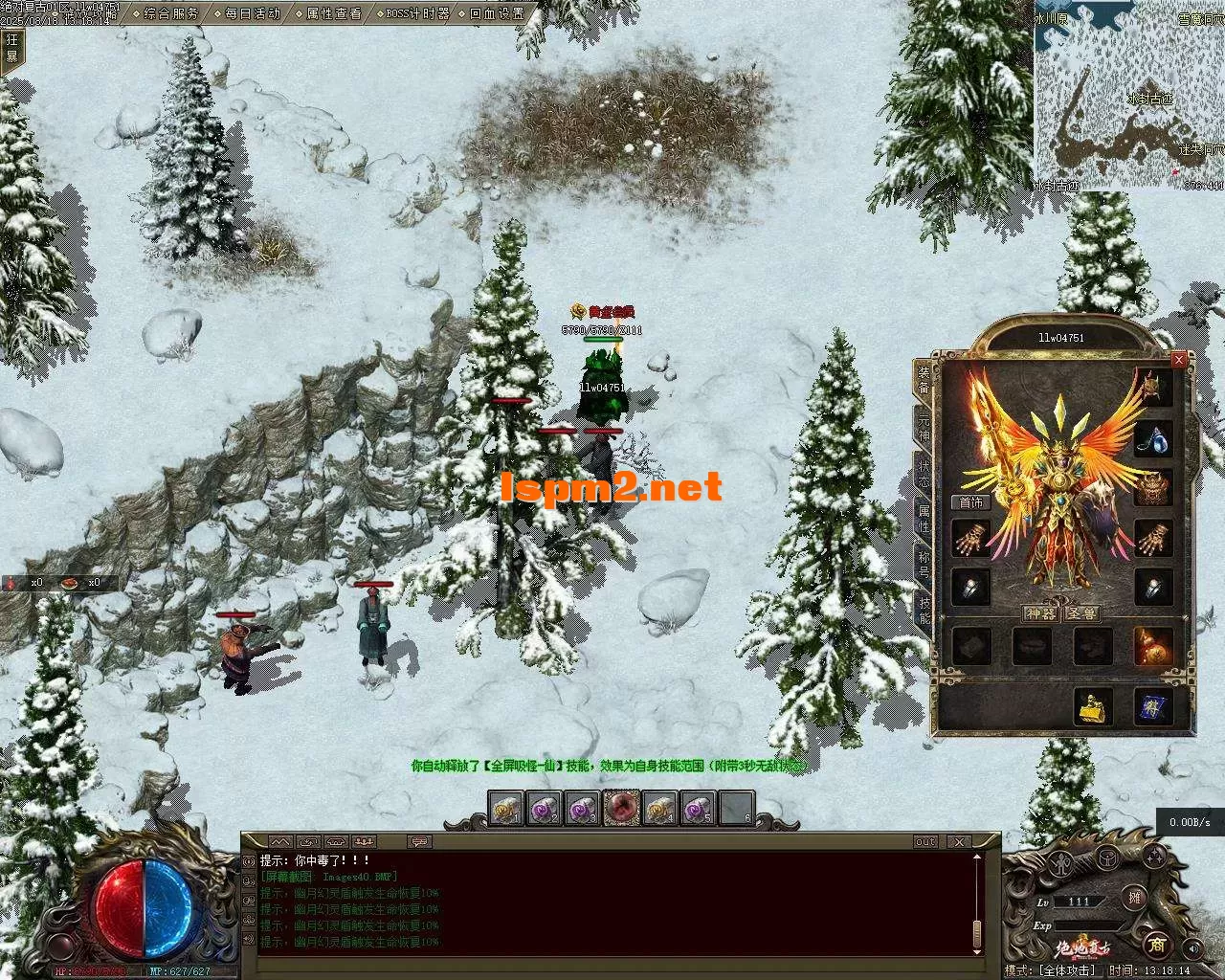Close the chat window with X

coord(959,842)
